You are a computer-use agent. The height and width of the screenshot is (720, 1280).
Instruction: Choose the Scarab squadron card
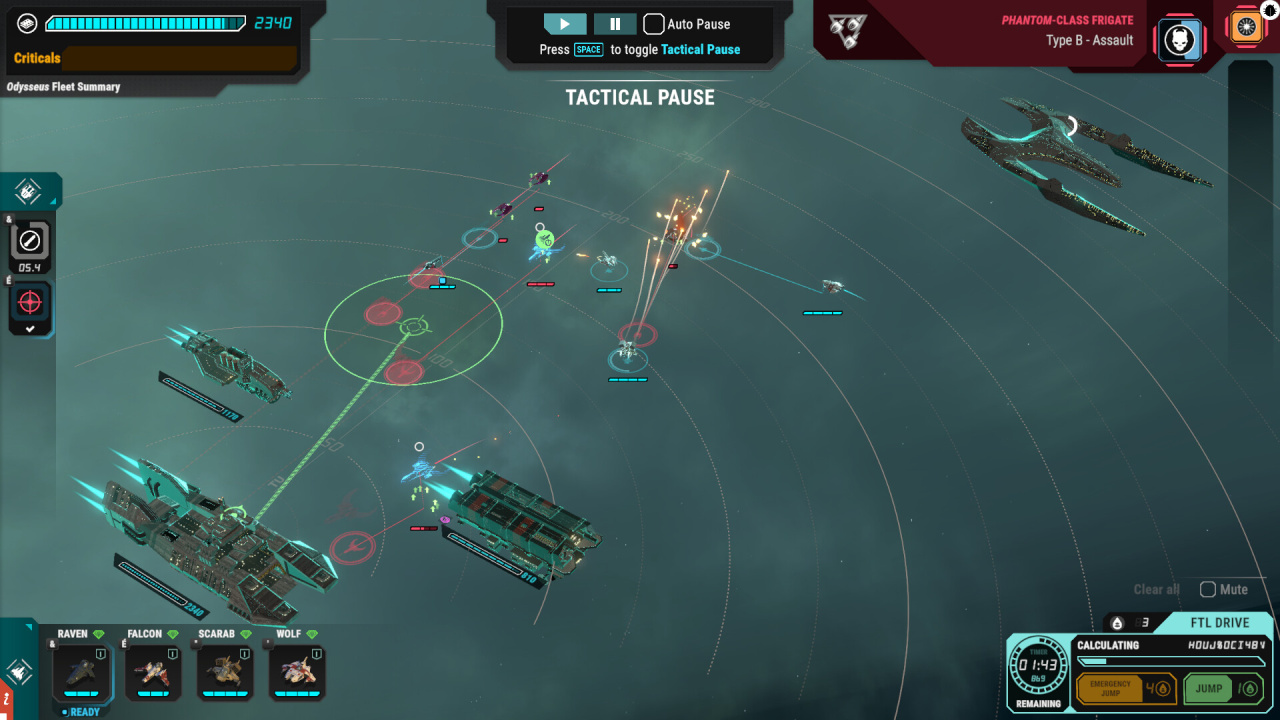[225, 672]
